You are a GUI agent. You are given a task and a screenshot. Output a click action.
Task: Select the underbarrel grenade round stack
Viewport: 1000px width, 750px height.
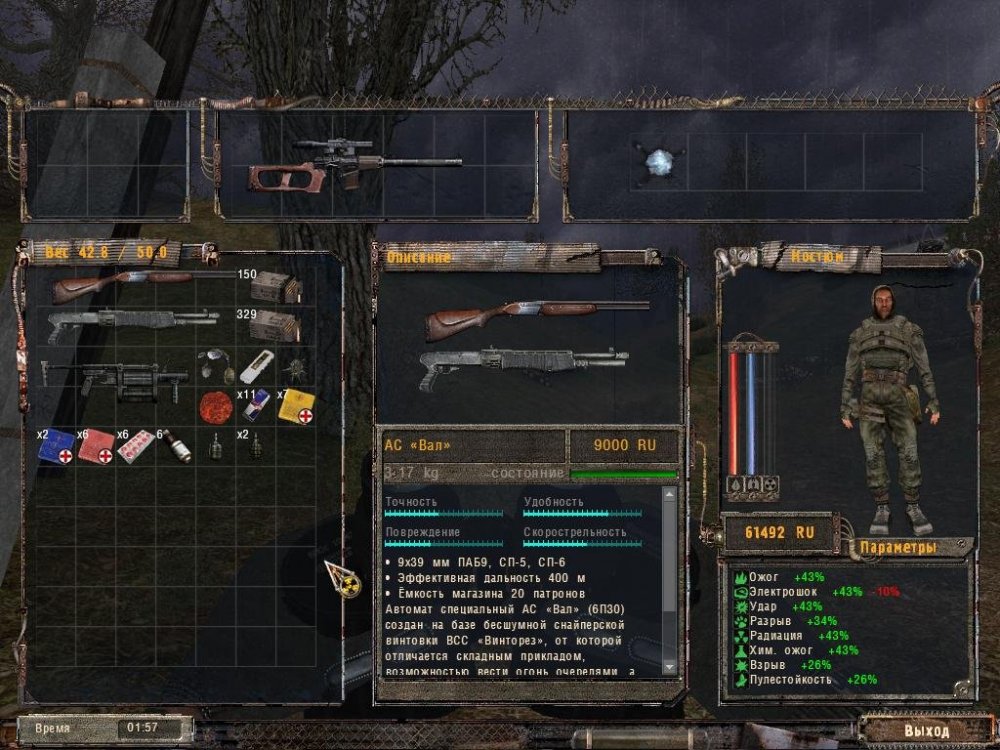[x=176, y=444]
